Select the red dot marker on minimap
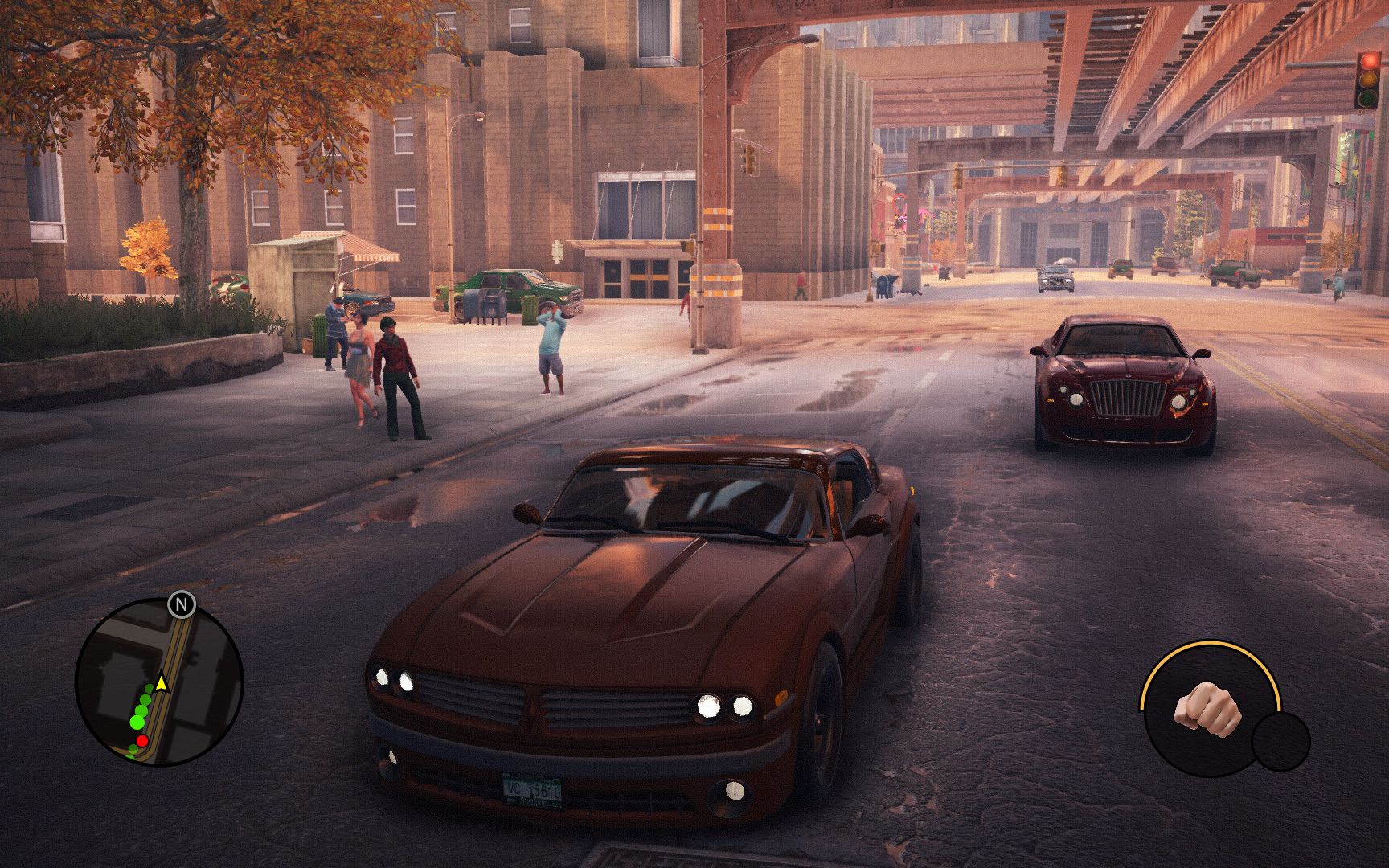Image resolution: width=1389 pixels, height=868 pixels. (142, 739)
